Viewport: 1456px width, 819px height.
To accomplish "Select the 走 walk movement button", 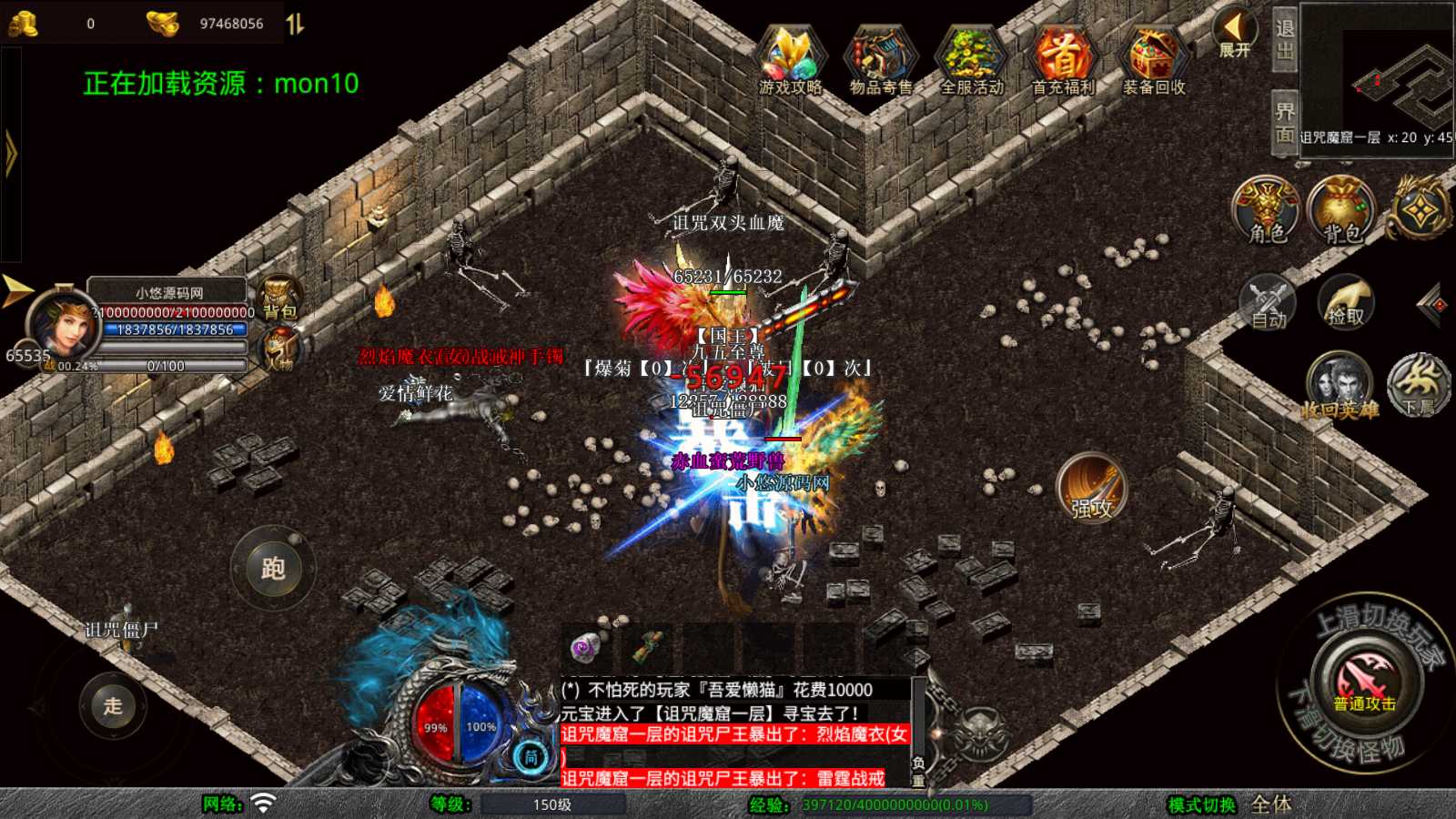I will pos(113,705).
